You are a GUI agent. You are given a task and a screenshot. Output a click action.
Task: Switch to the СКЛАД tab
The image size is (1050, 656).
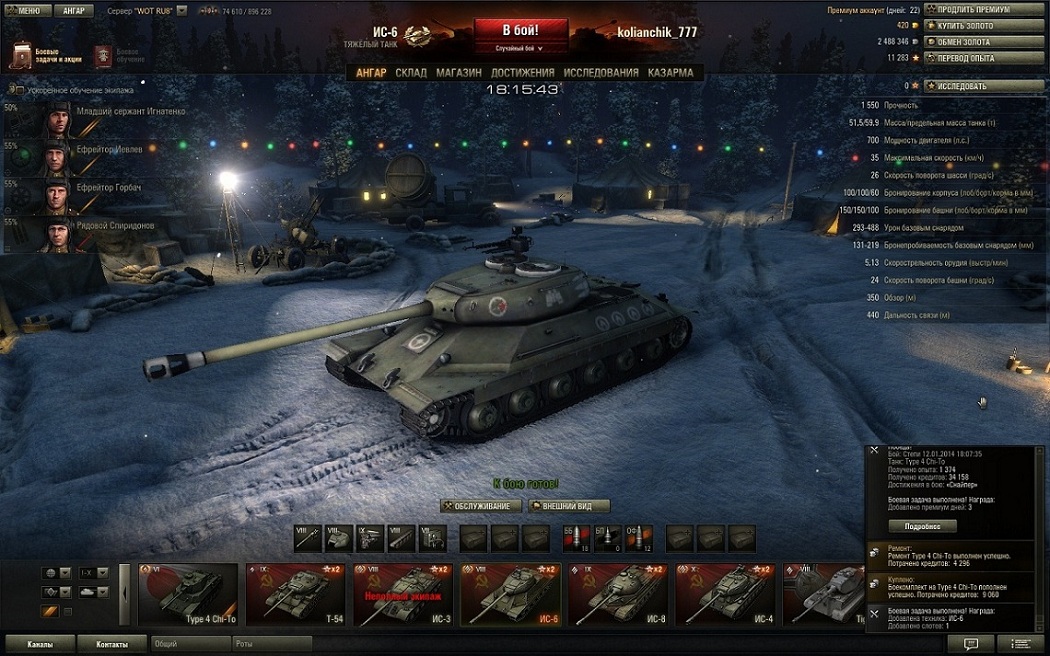[410, 73]
